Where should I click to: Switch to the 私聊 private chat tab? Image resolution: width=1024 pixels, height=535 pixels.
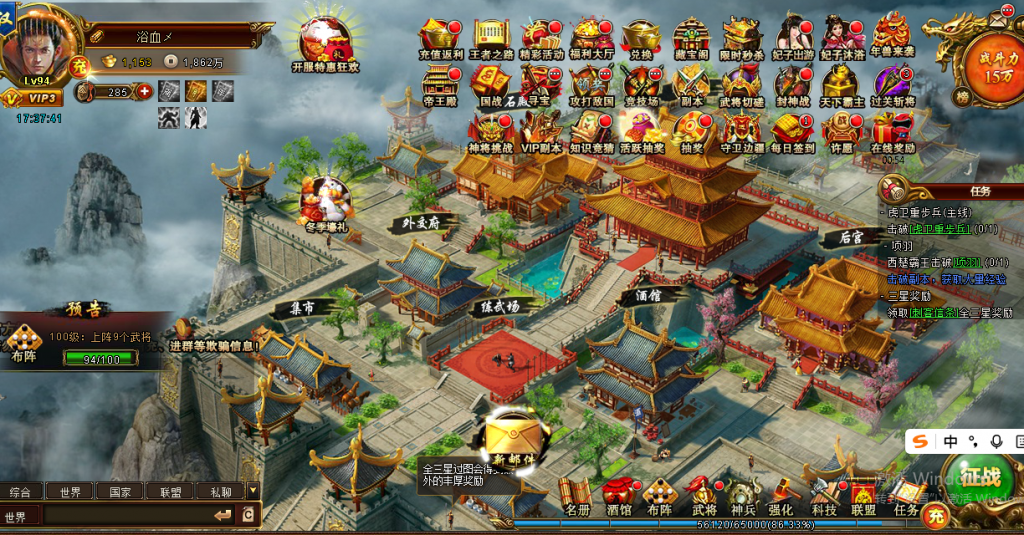(220, 492)
